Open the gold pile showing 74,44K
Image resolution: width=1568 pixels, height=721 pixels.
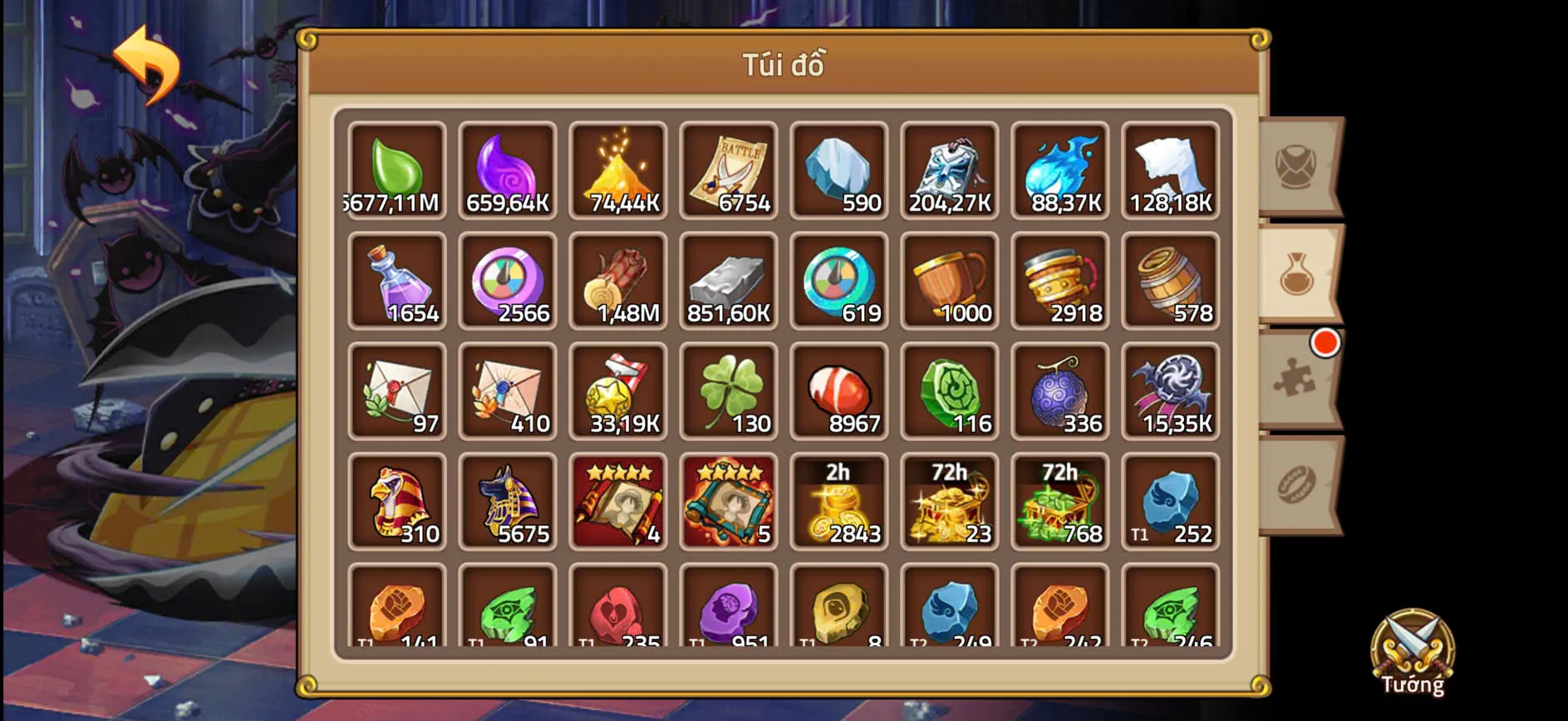[618, 170]
